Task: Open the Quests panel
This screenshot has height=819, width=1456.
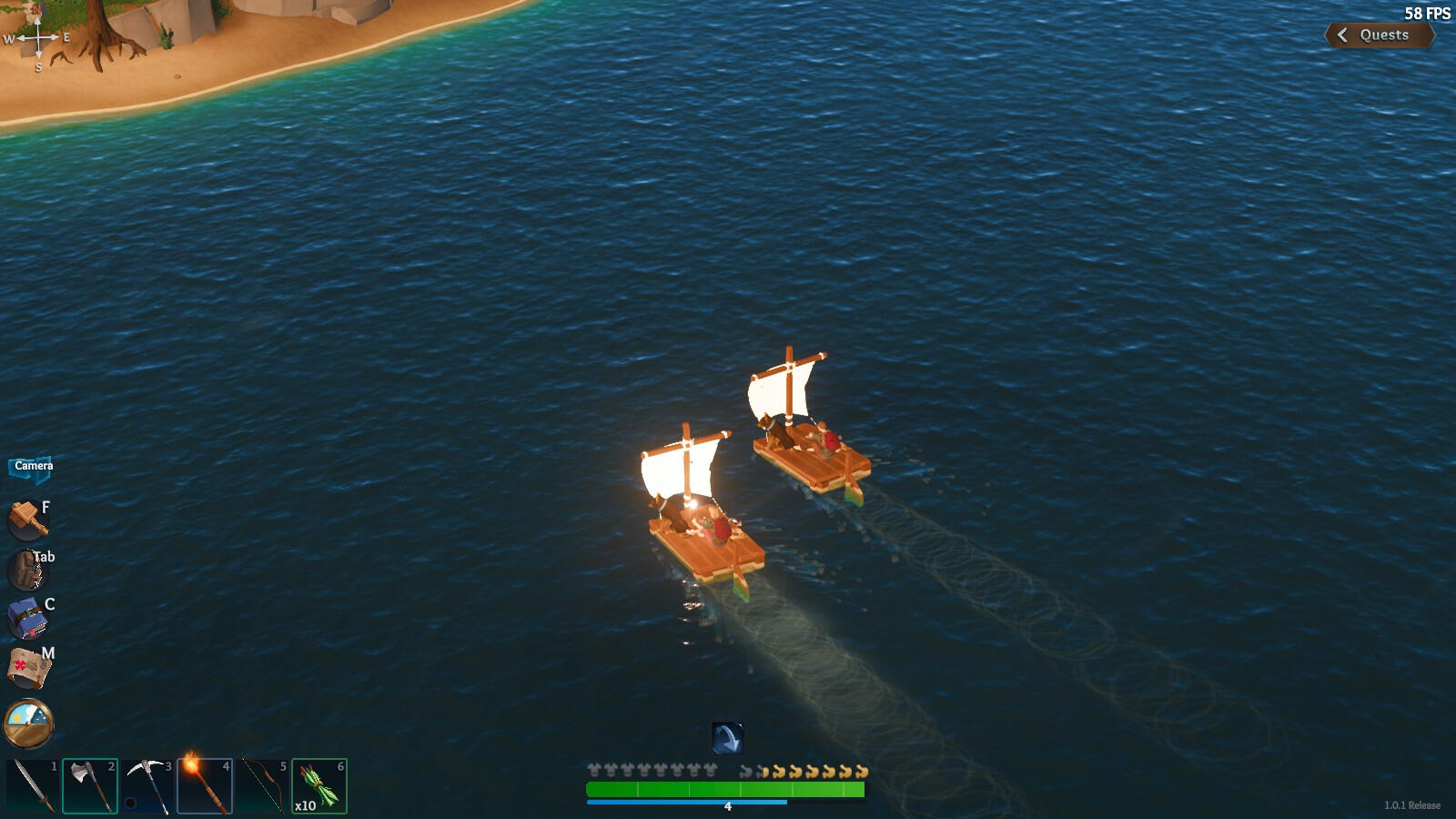Action: pos(1379,35)
